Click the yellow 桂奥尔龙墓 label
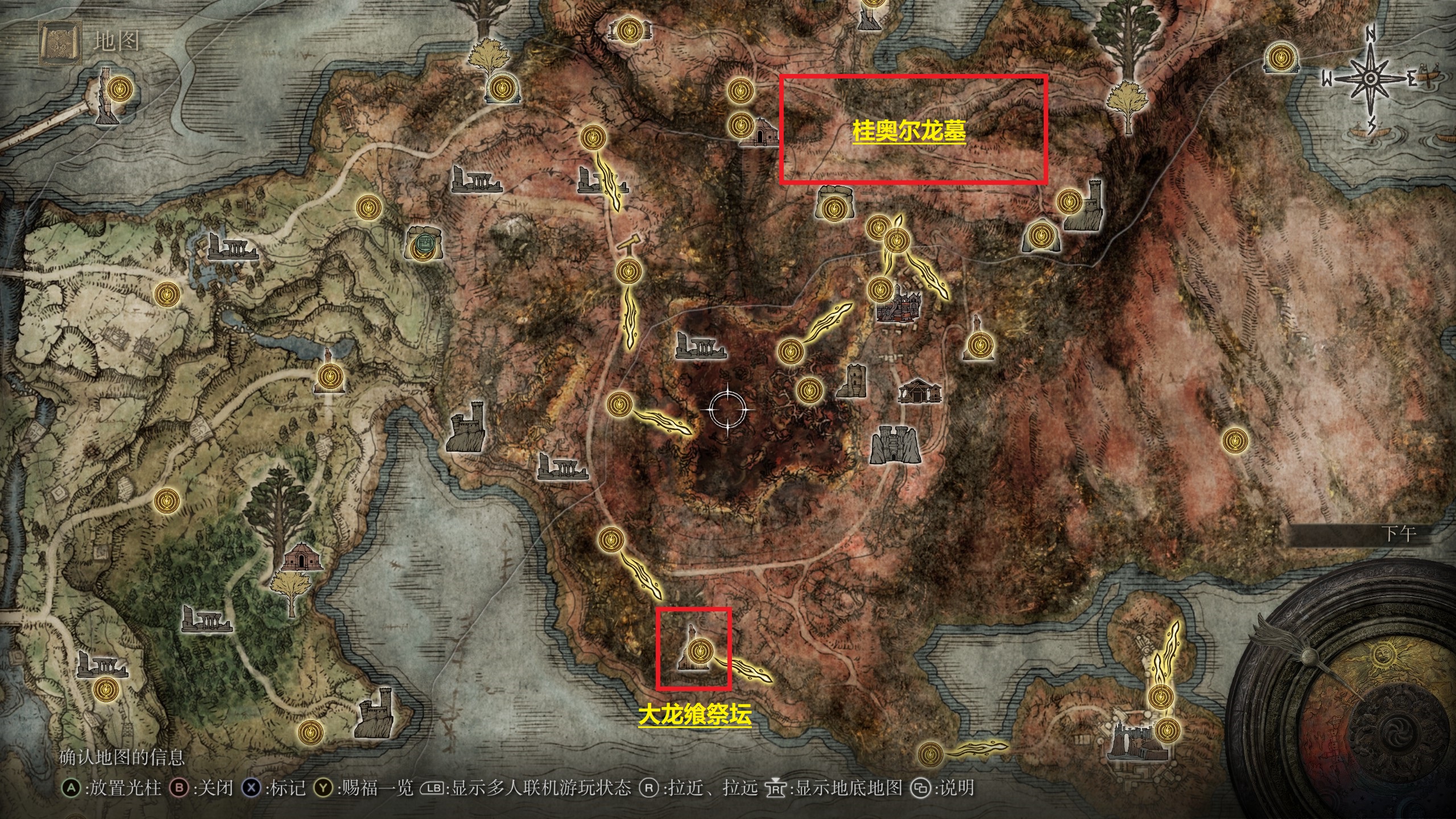 [909, 131]
